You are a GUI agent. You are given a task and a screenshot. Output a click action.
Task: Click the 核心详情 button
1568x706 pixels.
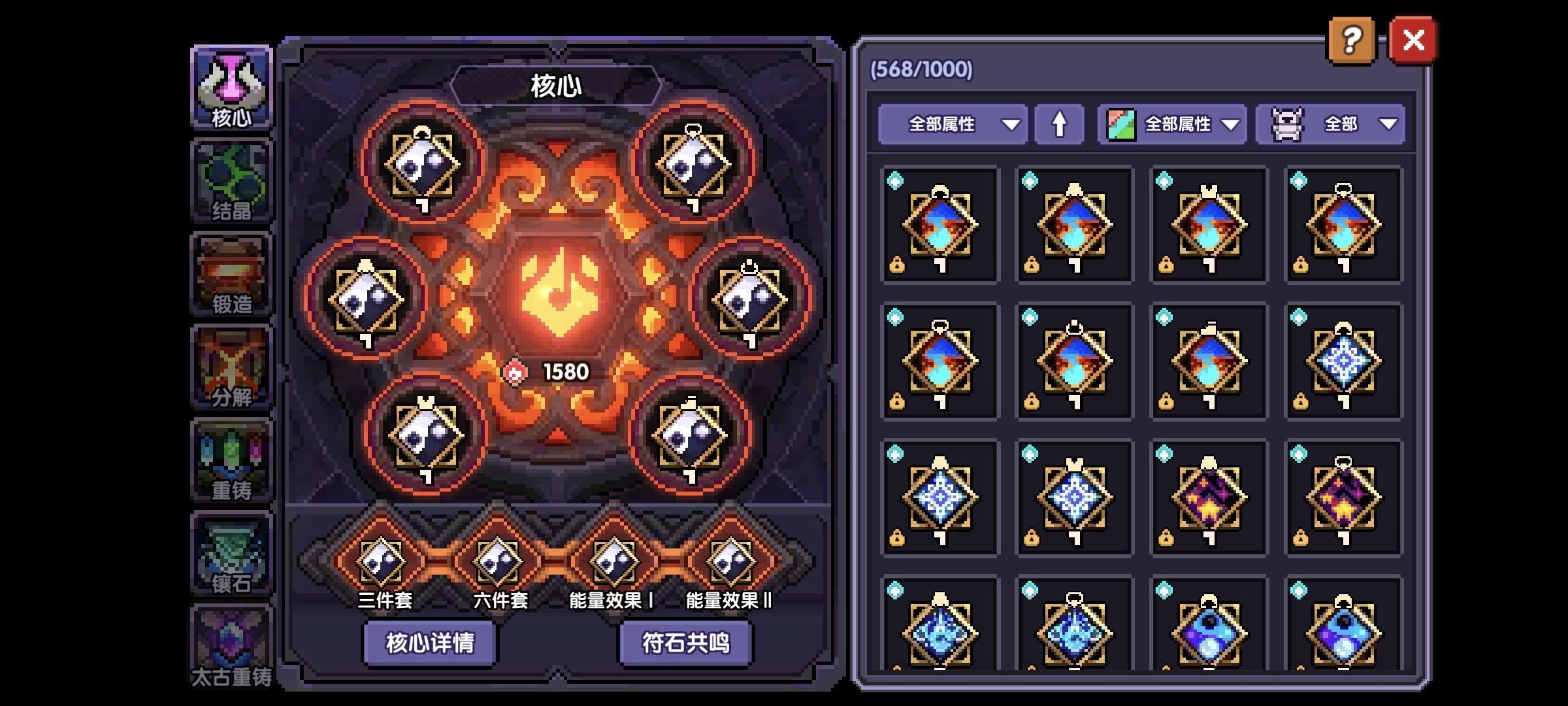click(x=429, y=642)
